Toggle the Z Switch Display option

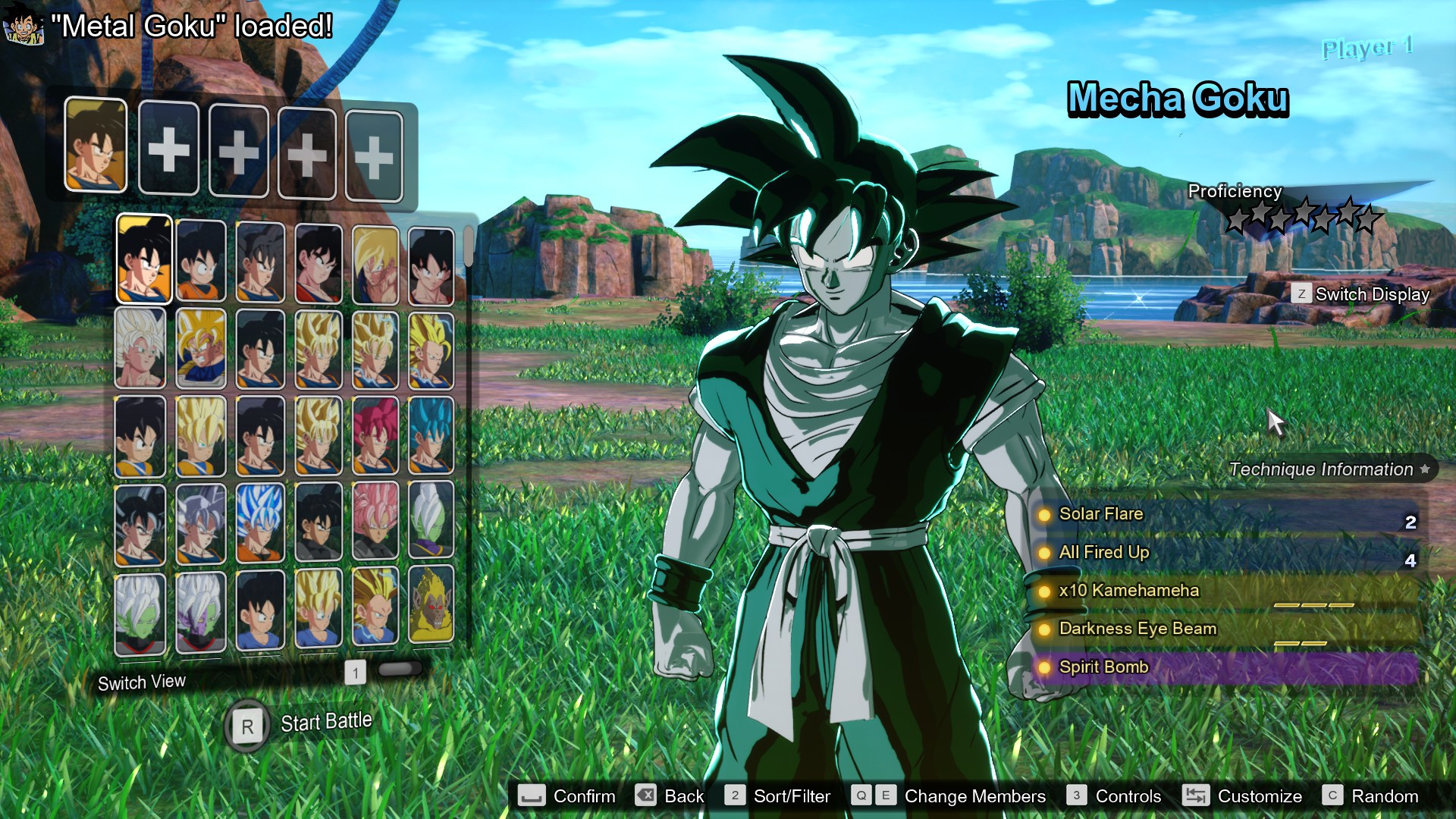pos(1301,295)
